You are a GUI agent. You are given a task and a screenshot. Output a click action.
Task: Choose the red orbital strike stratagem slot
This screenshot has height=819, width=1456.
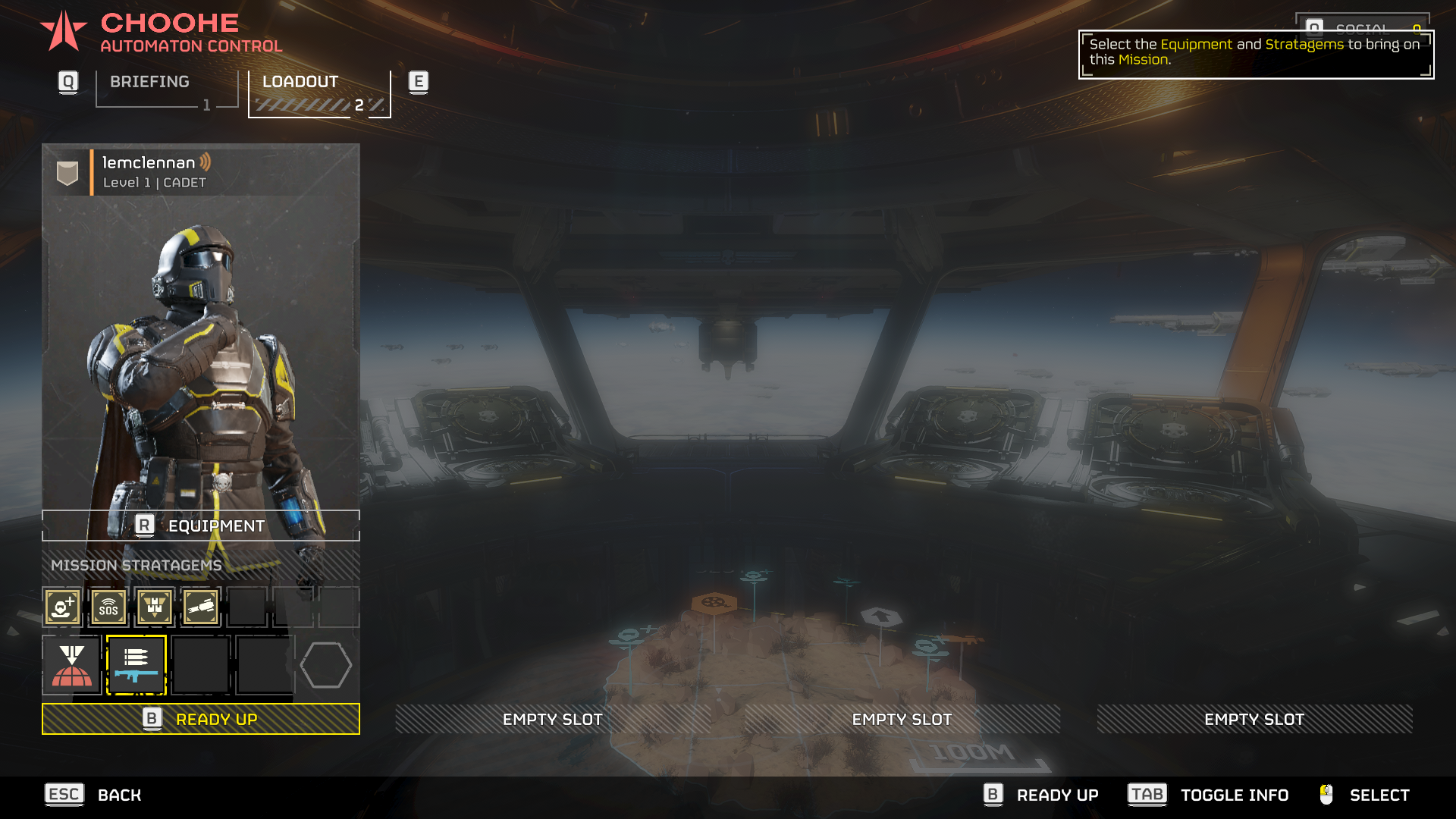72,665
